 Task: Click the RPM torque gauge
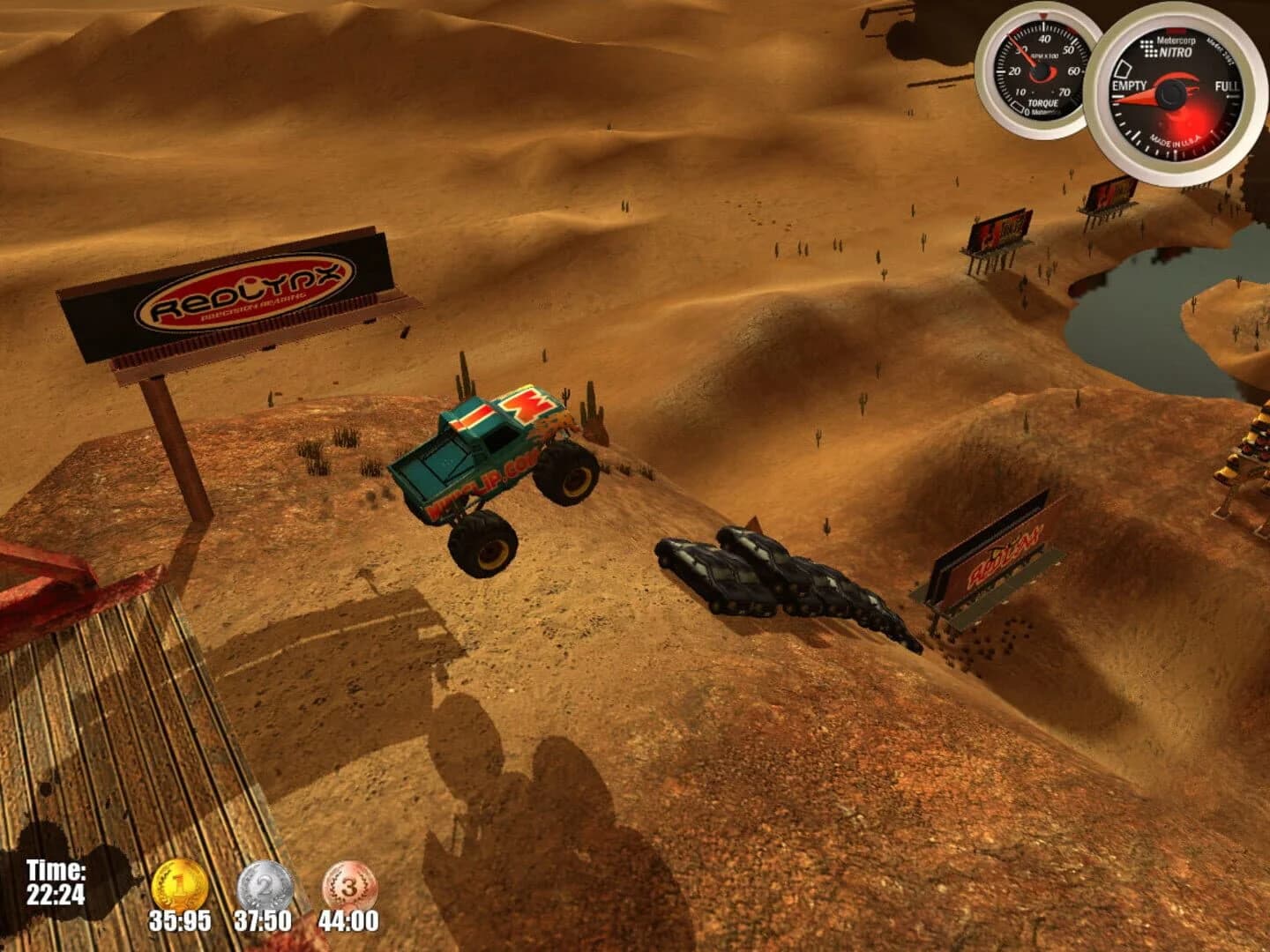(x=1041, y=66)
